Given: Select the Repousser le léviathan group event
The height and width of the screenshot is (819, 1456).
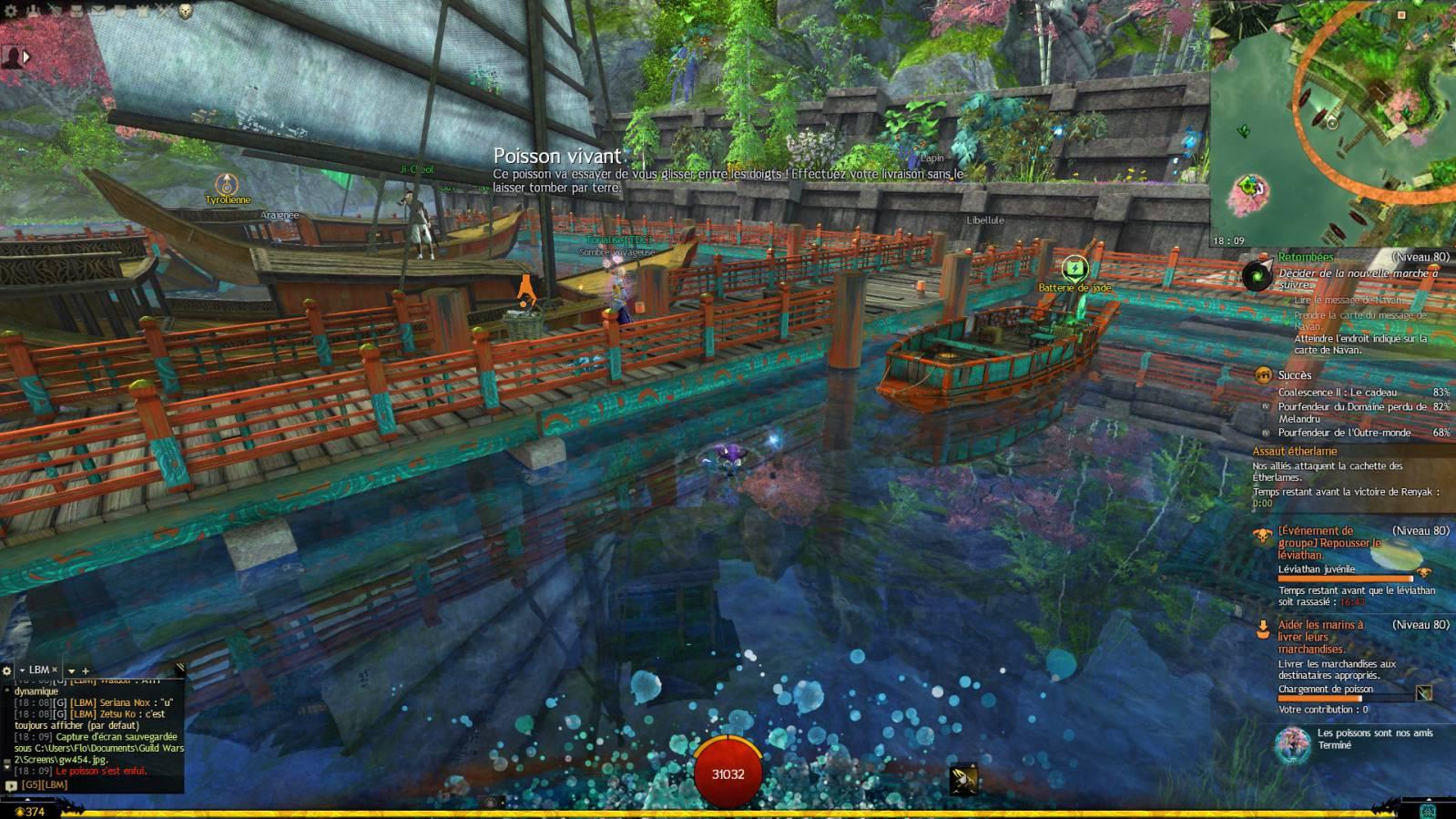Looking at the screenshot, I should point(1329,542).
